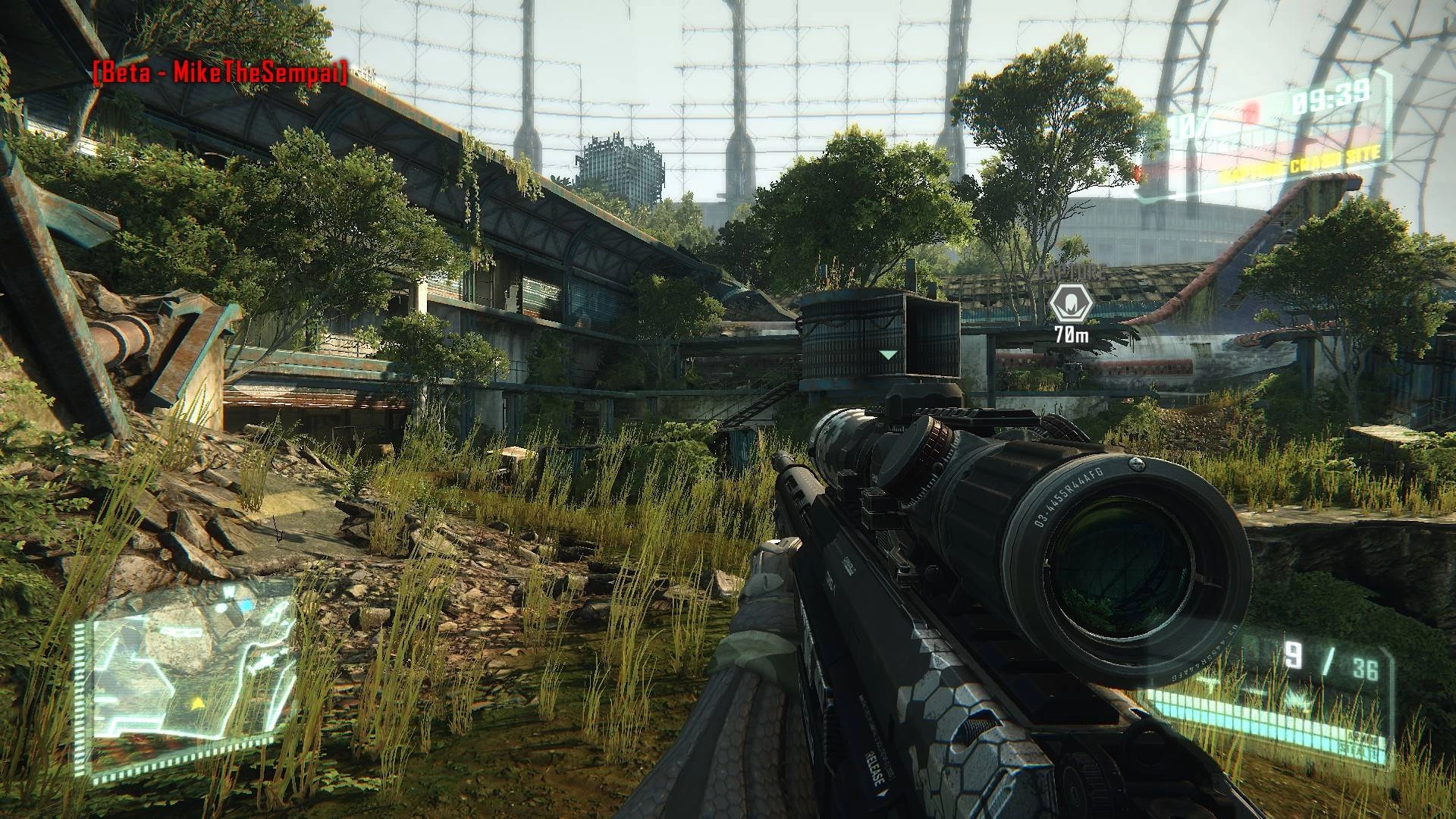The height and width of the screenshot is (819, 1456).
Task: Select the hexagonal capture objective marker
Action: tap(1070, 305)
